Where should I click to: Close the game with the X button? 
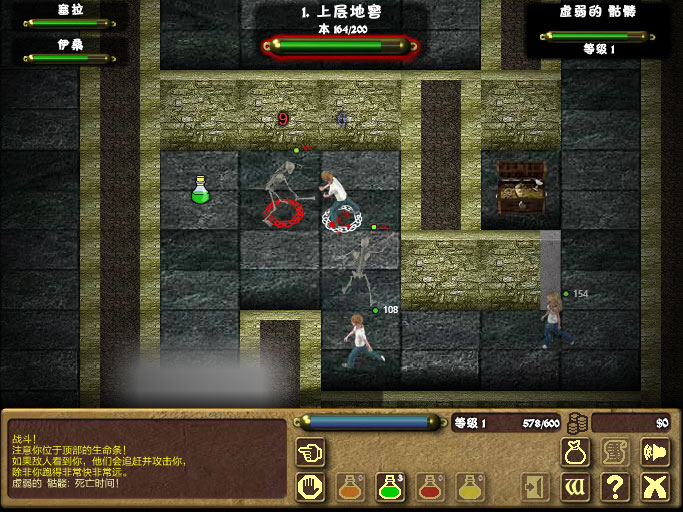655,487
